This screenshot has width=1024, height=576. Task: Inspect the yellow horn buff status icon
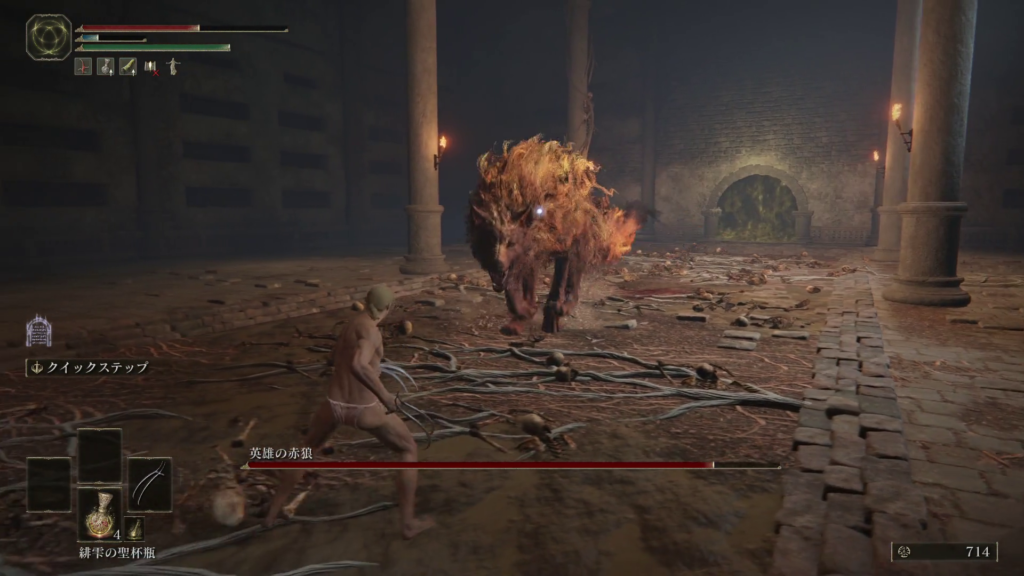point(128,67)
